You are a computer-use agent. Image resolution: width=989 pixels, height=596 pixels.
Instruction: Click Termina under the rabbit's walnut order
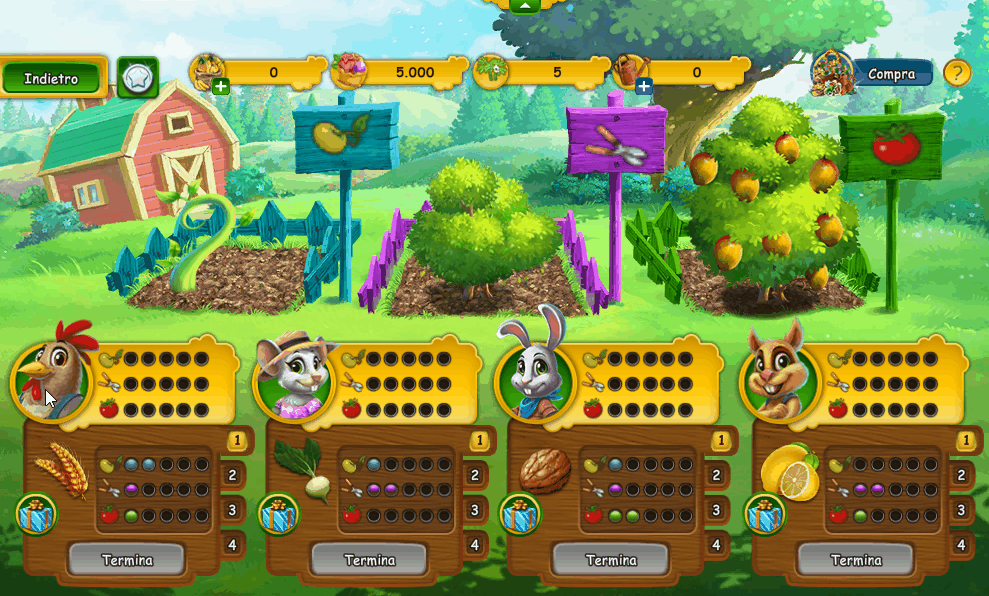point(611,560)
